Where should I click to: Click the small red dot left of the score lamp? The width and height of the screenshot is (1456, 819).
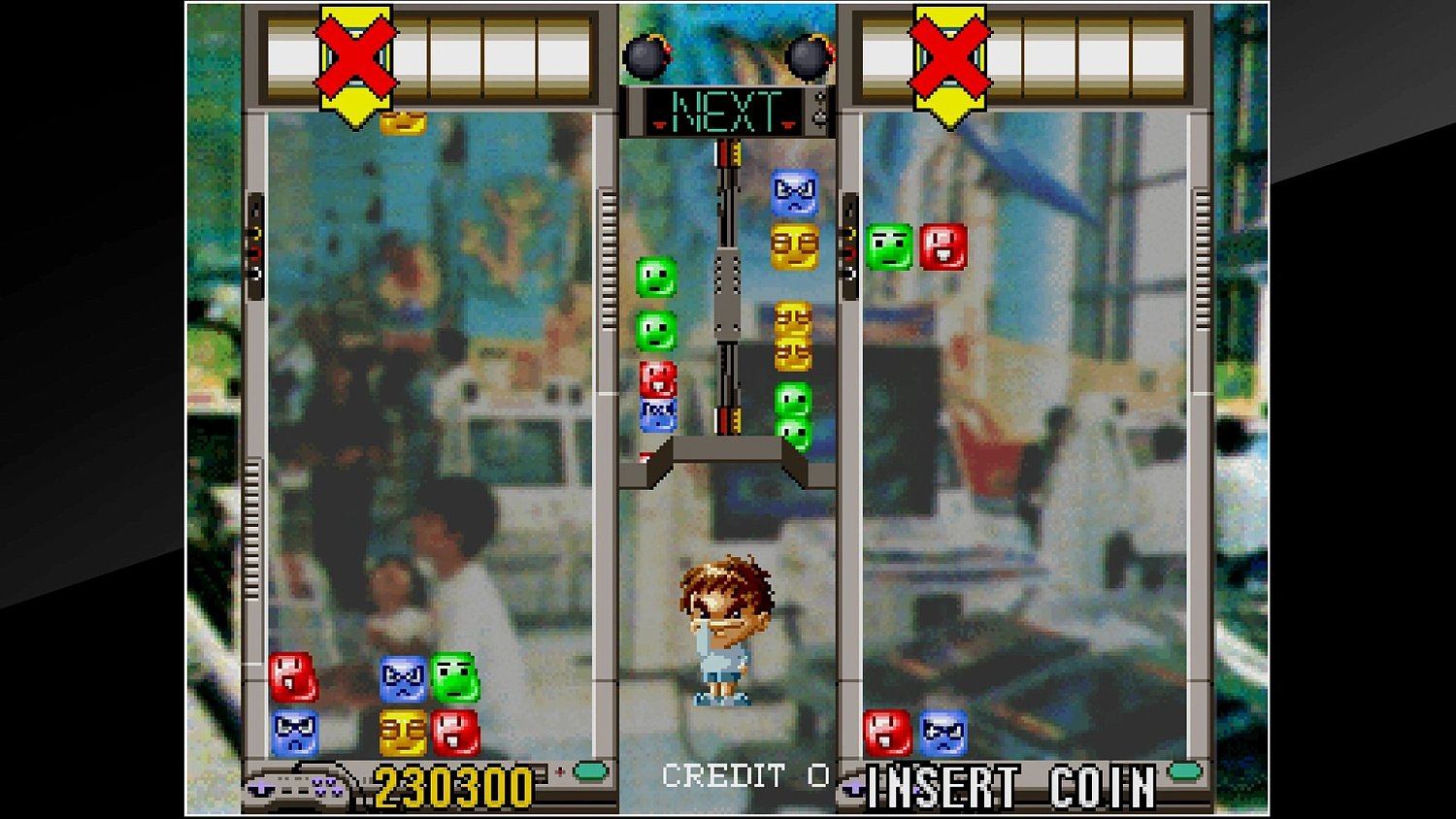point(561,773)
